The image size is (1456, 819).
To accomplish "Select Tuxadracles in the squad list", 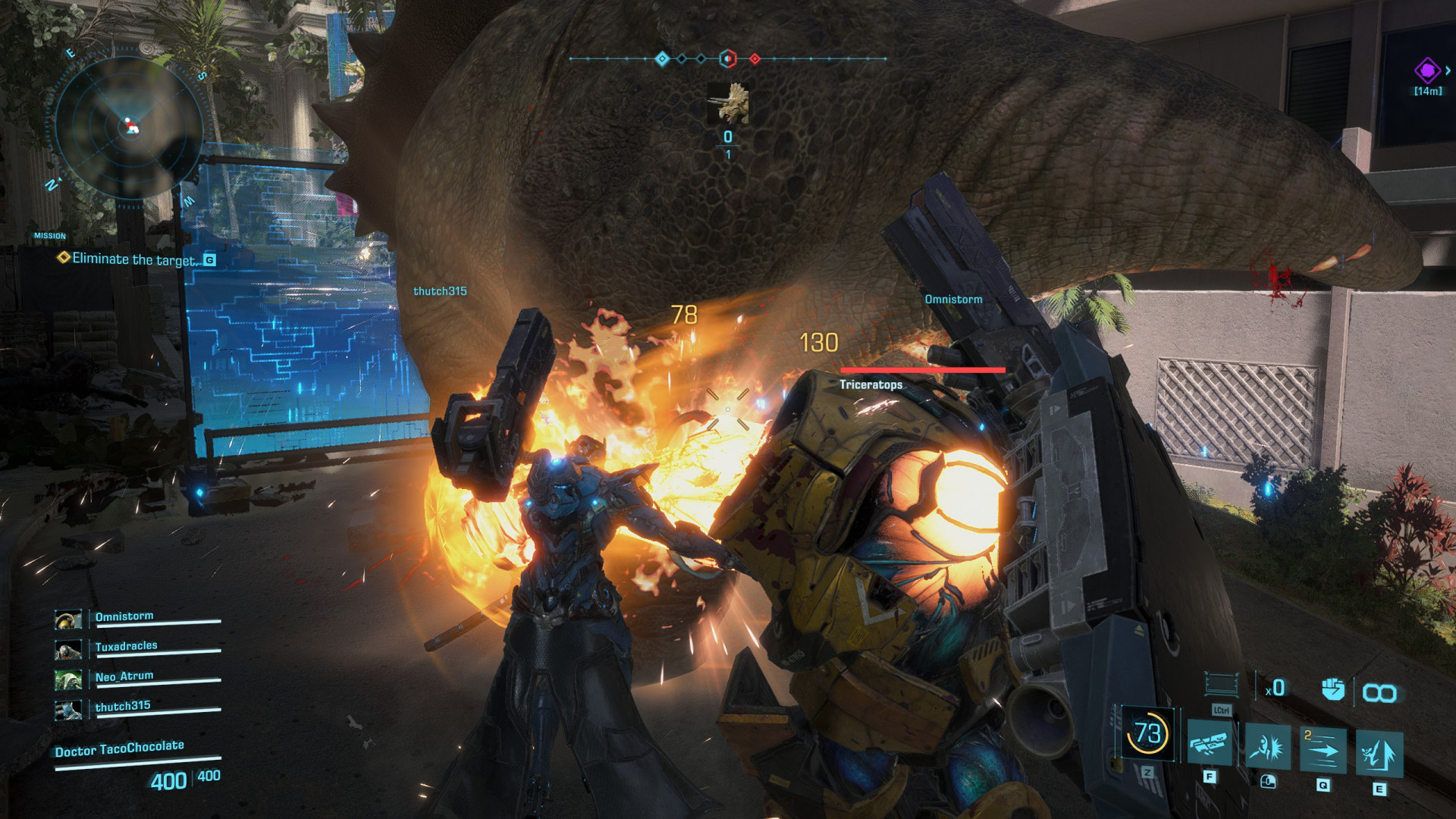I will pos(126,646).
